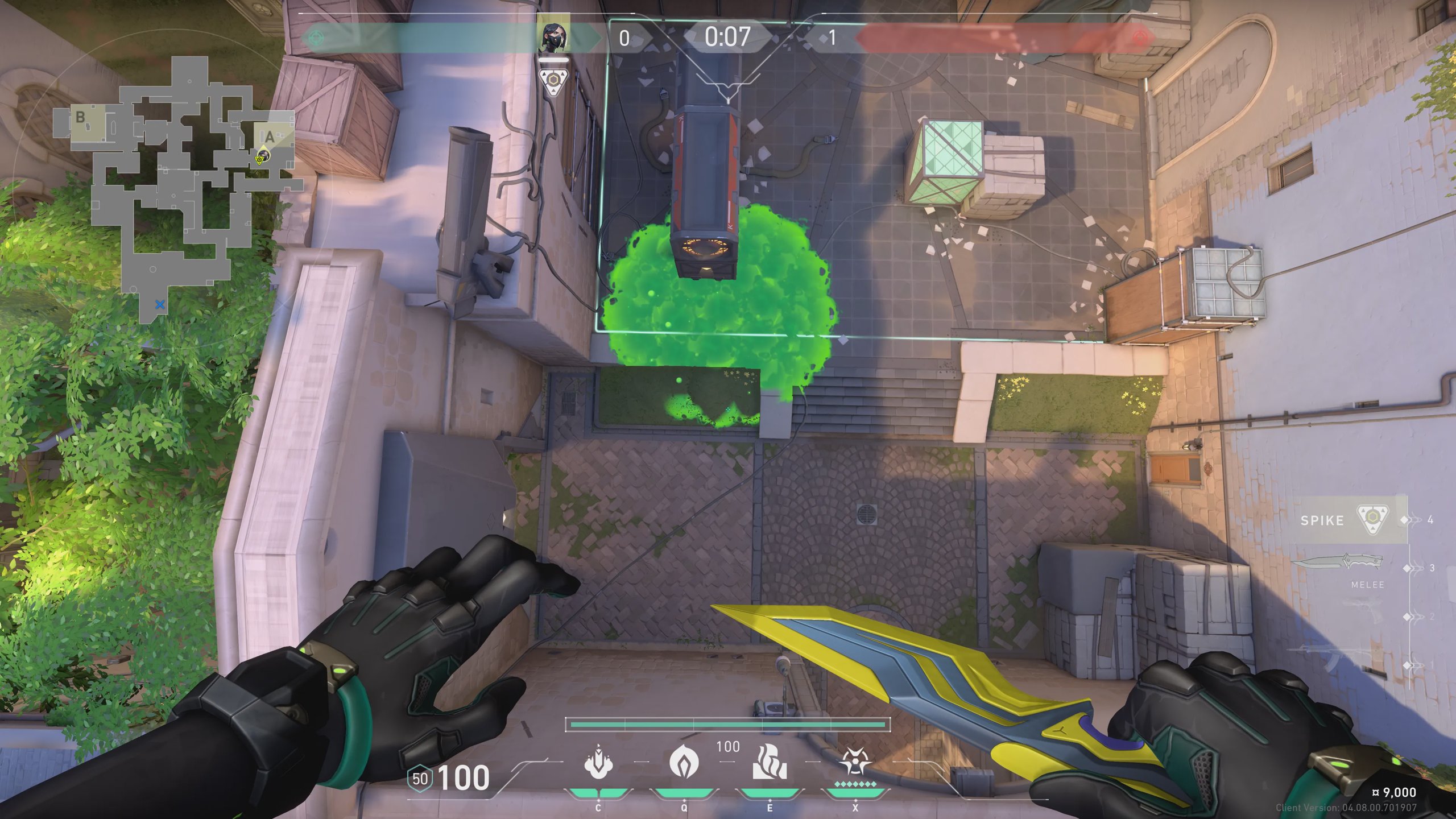1456x819 pixels.
Task: Switch to the Melee knife slot
Action: tap(1337, 564)
